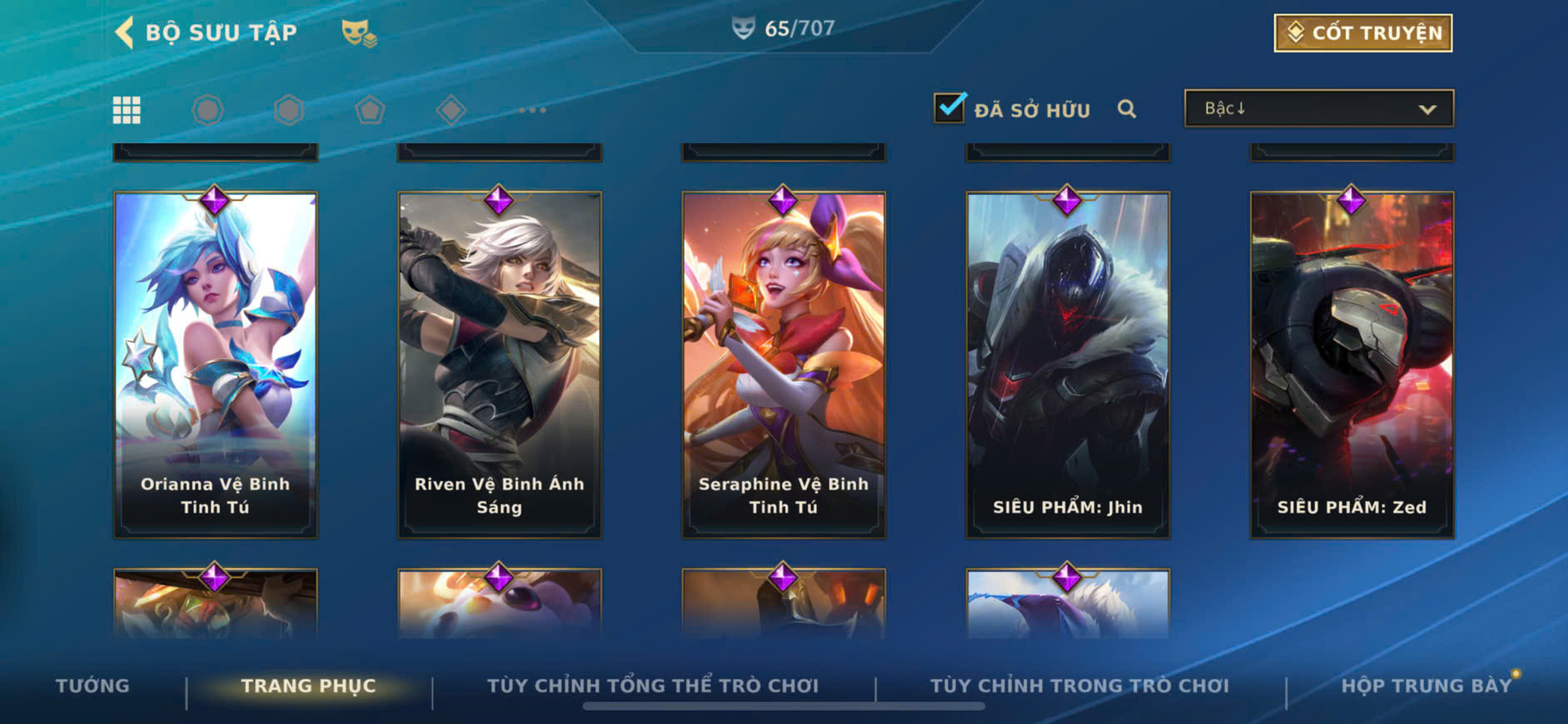Screen dimensions: 1568x724
Task: Show more filters via three dots
Action: tap(532, 110)
